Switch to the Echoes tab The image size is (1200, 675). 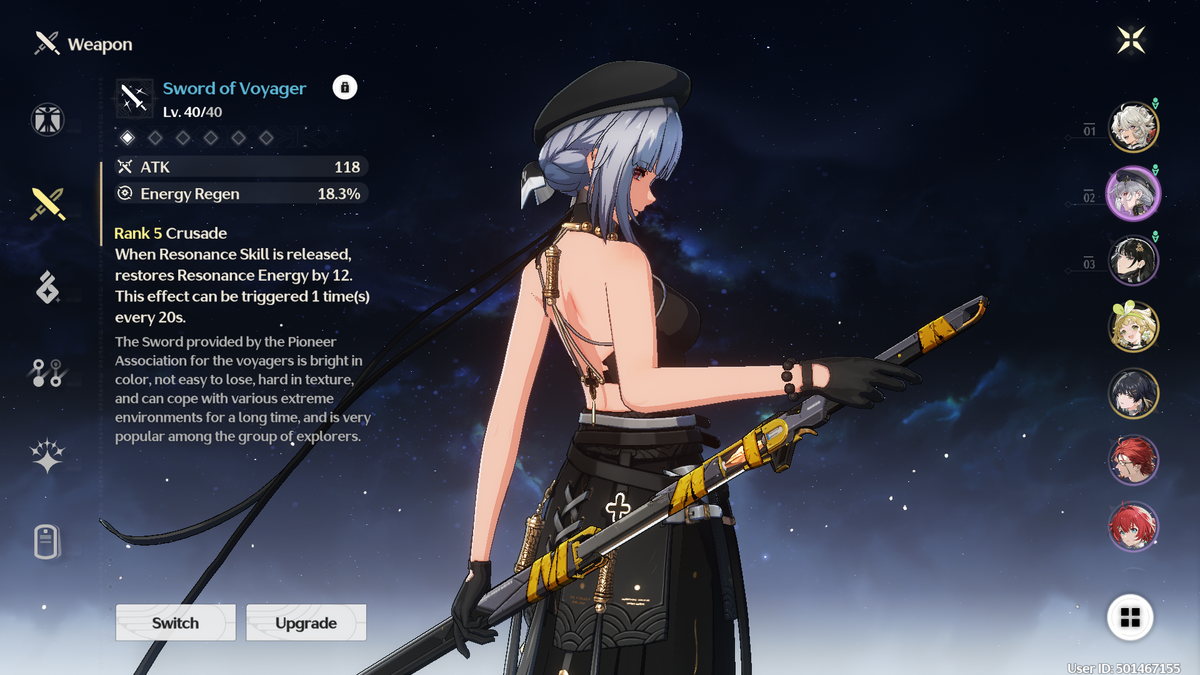click(x=47, y=288)
